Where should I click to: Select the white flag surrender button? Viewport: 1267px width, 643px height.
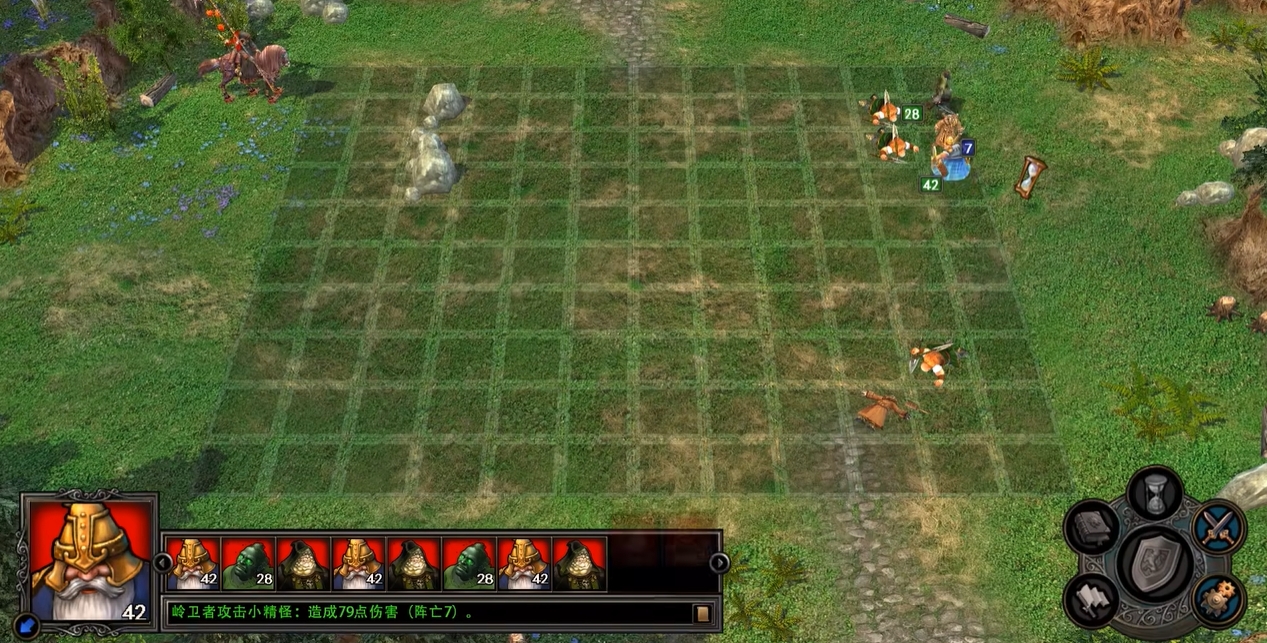1091,598
